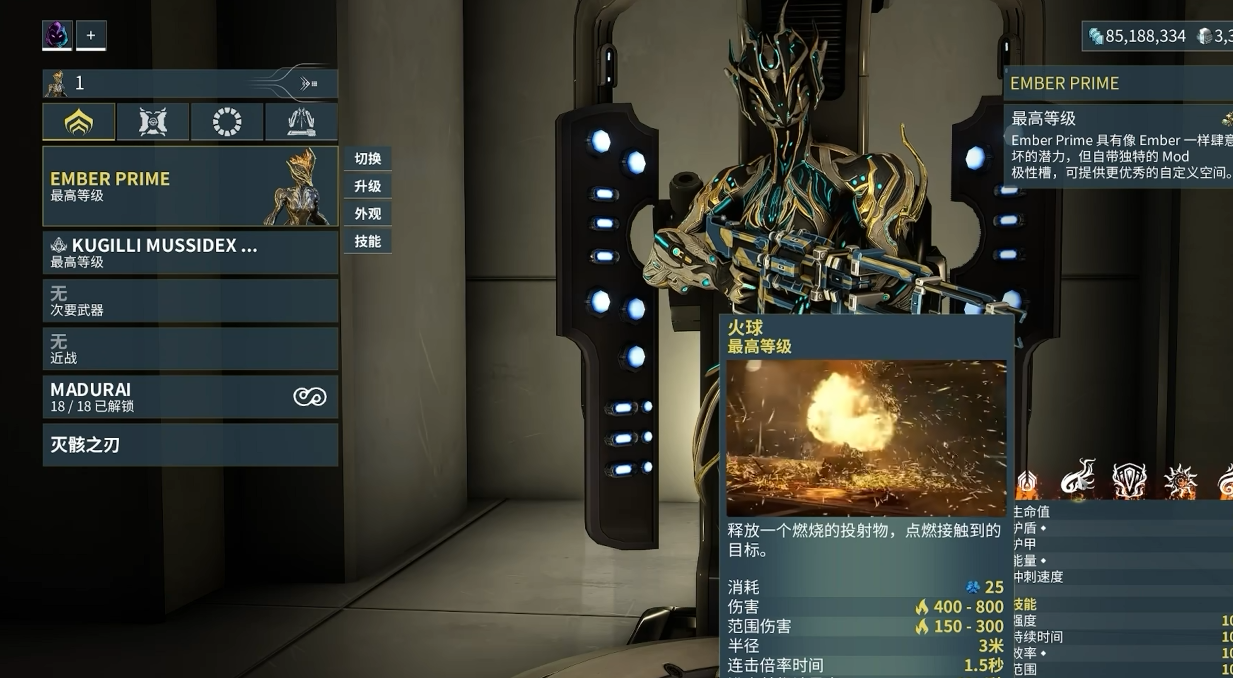This screenshot has width=1233, height=678.
Task: Open the loadout selector labeled 1
Action: click(190, 83)
